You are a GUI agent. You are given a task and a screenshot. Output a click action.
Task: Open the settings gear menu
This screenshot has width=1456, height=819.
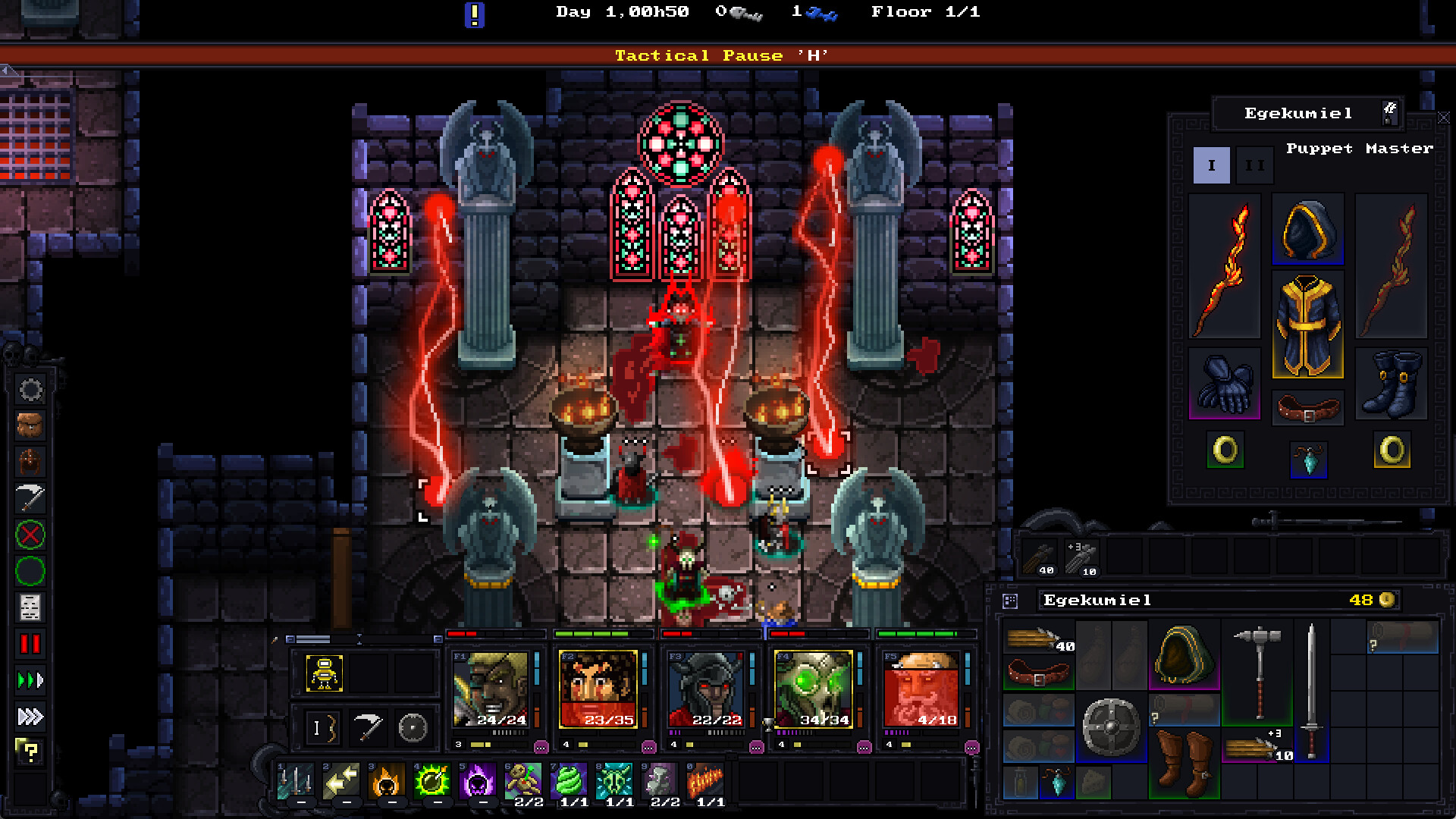pos(30,390)
